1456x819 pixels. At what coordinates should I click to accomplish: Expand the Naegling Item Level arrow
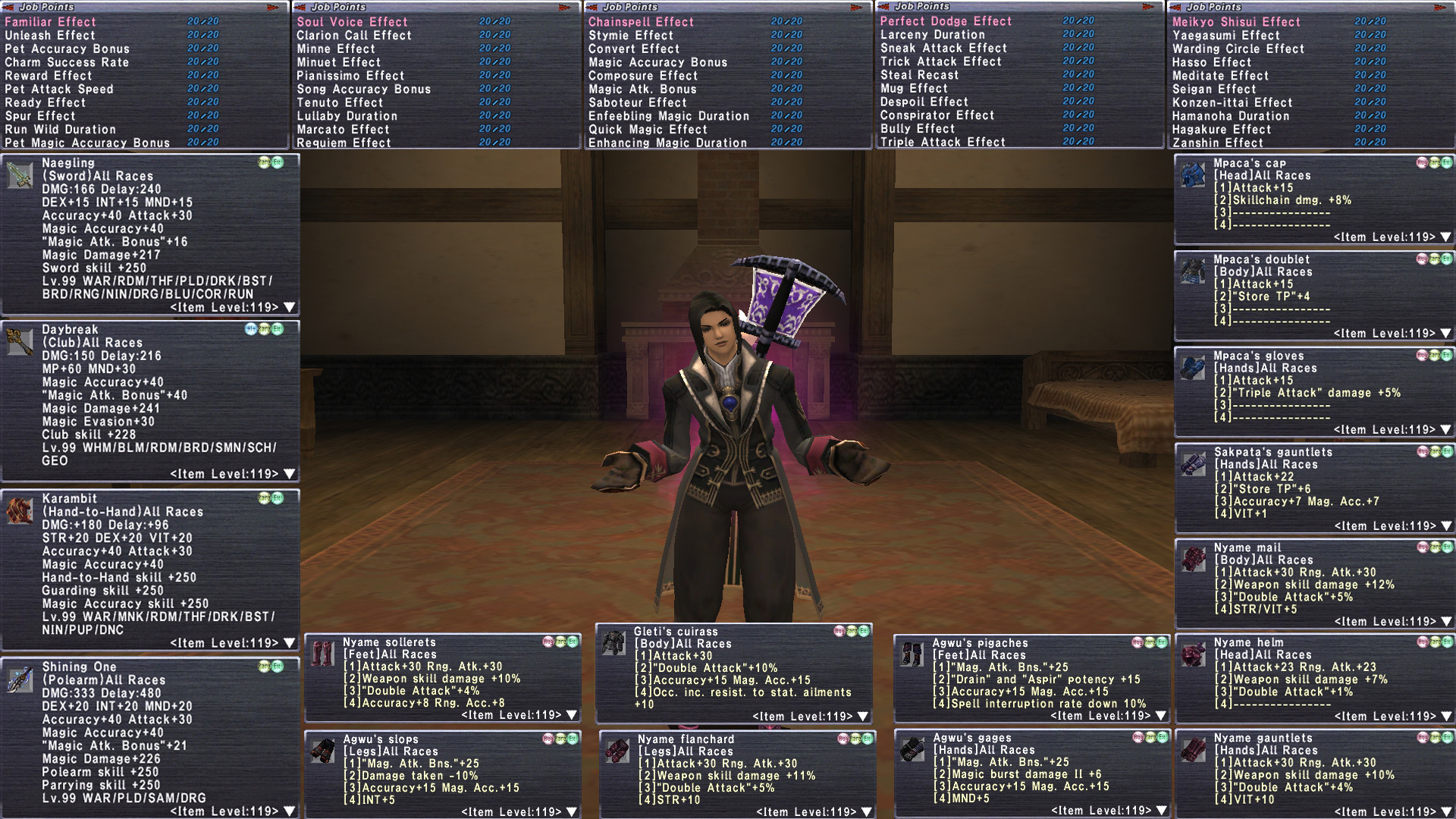(289, 308)
